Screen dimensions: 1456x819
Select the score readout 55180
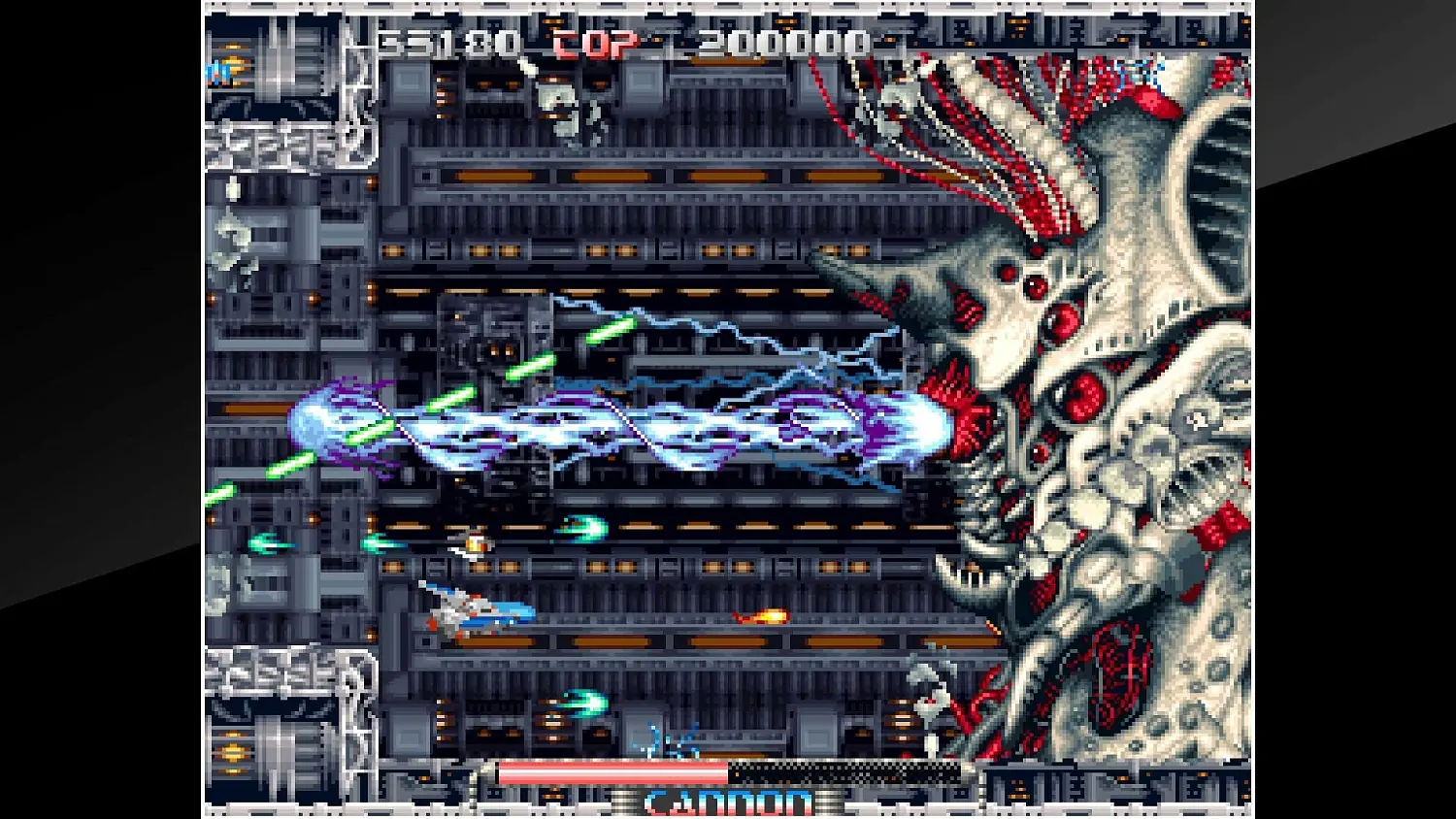(445, 42)
